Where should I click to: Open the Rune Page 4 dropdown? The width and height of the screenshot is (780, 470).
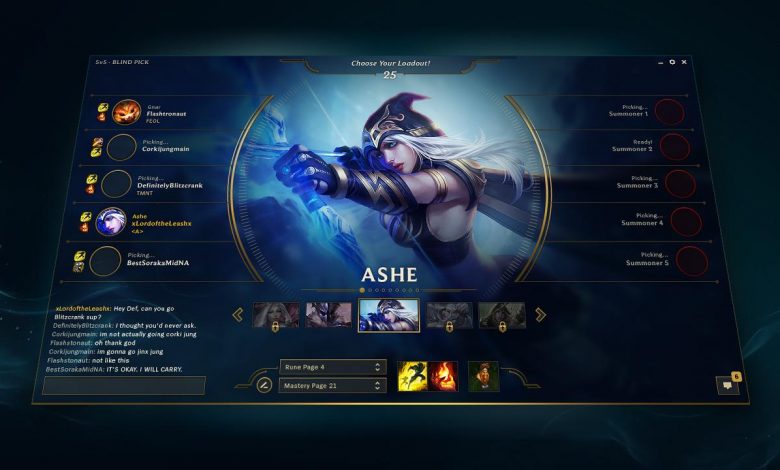tap(332, 367)
